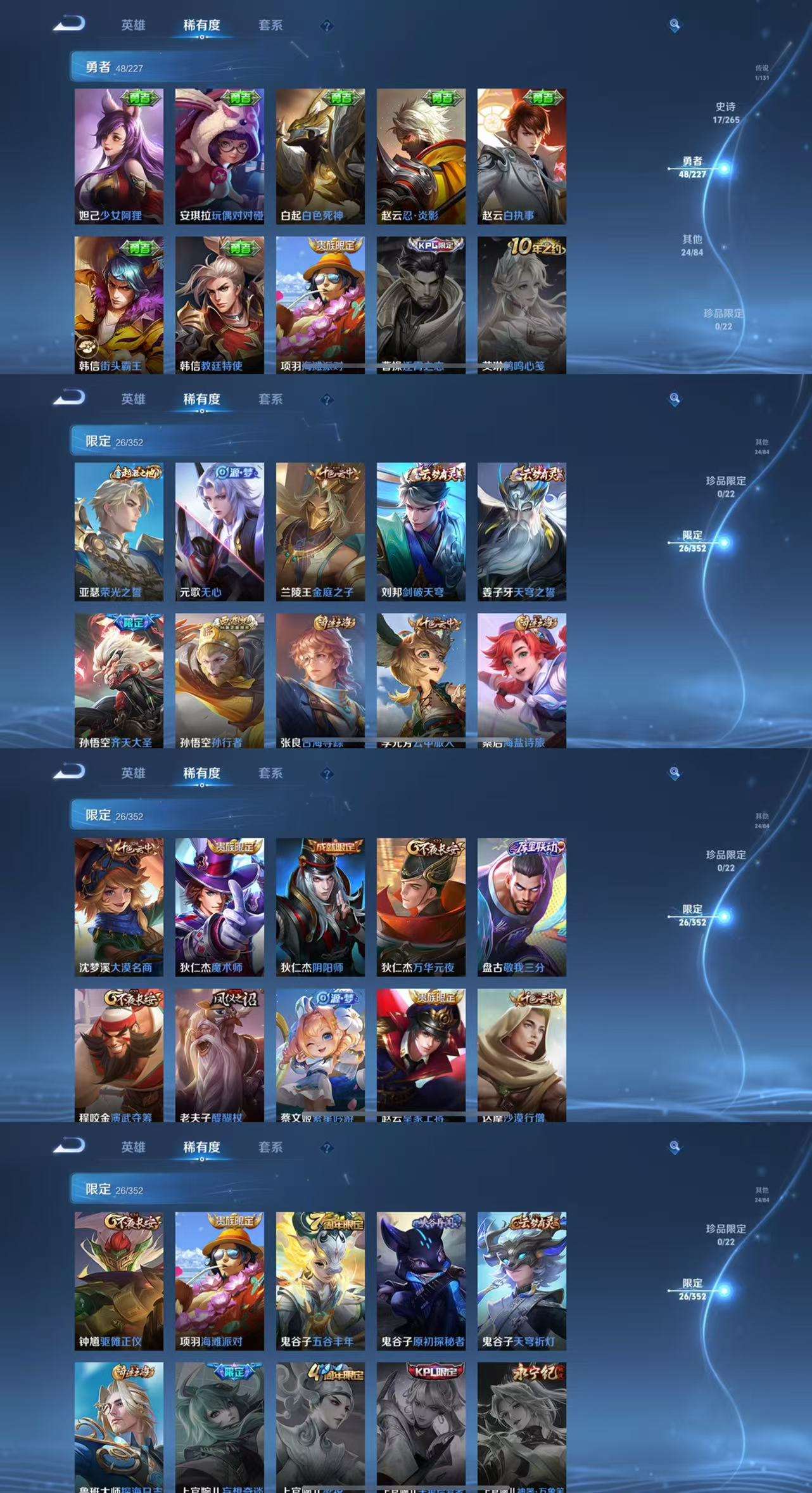View the 鬼谷子 五谷丰年 skin card
Screen dimensions: 812x1493
click(320, 1280)
